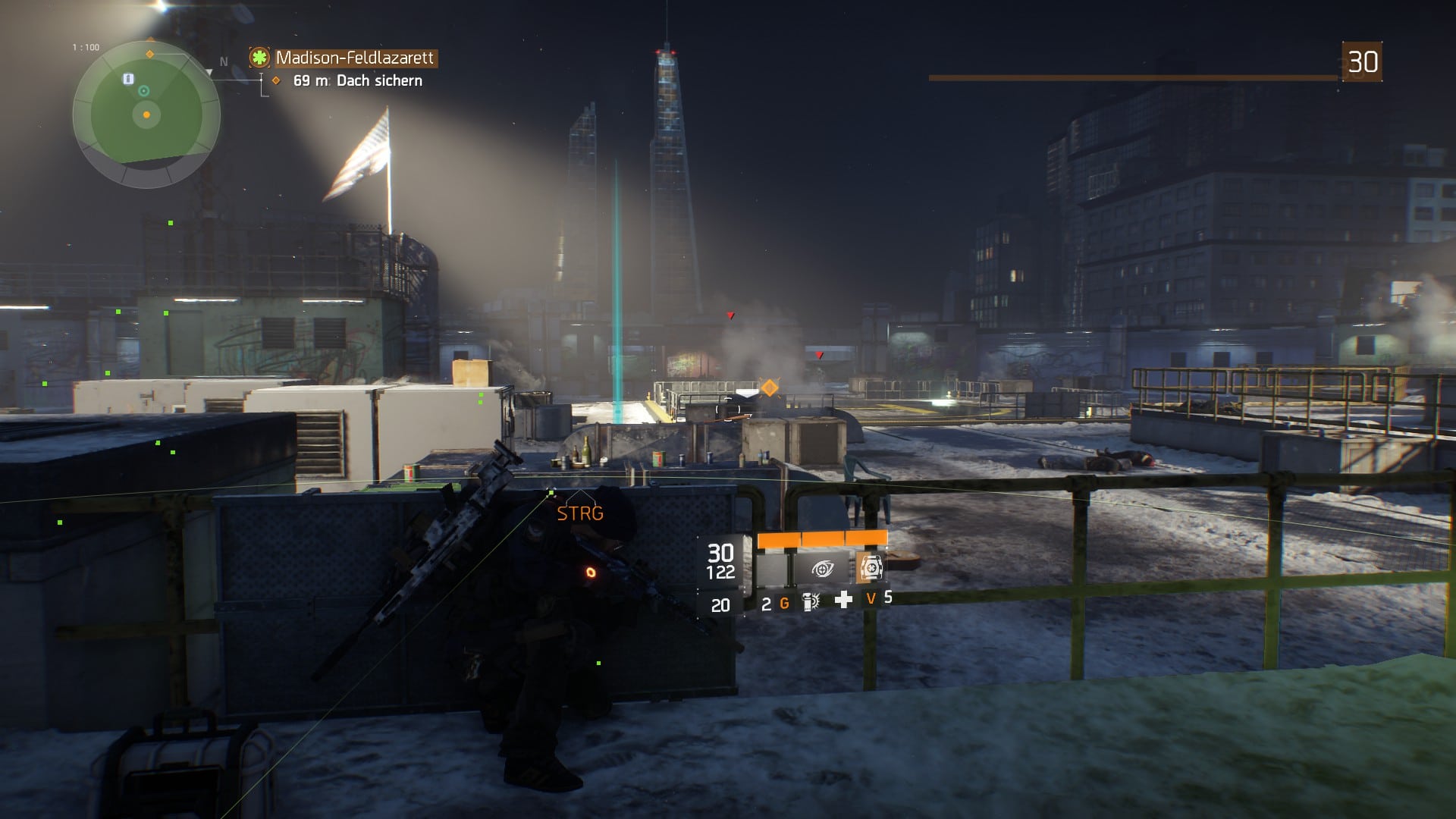Click the teal ring marker on the minimap

click(143, 92)
